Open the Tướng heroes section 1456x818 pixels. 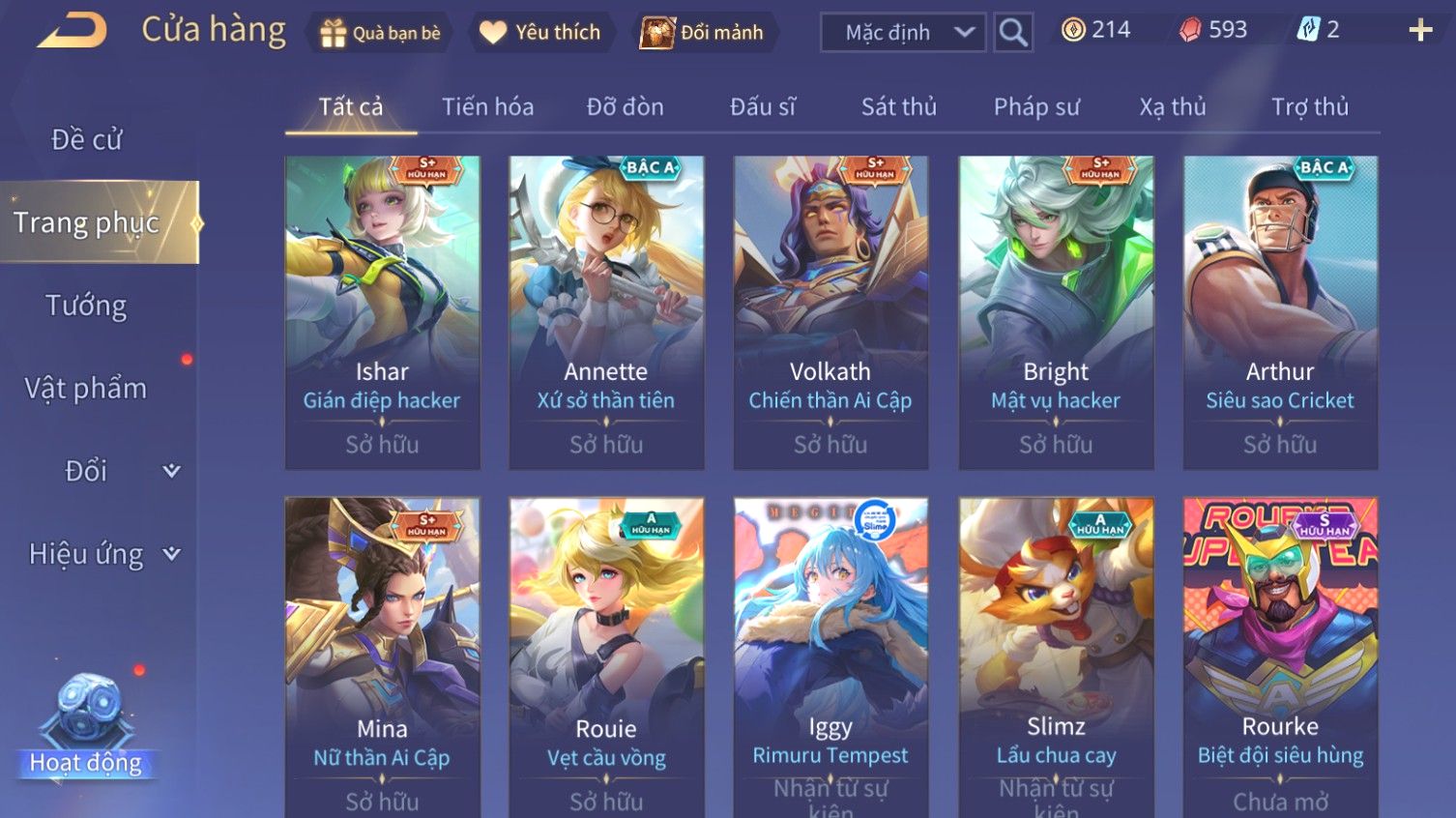click(87, 306)
